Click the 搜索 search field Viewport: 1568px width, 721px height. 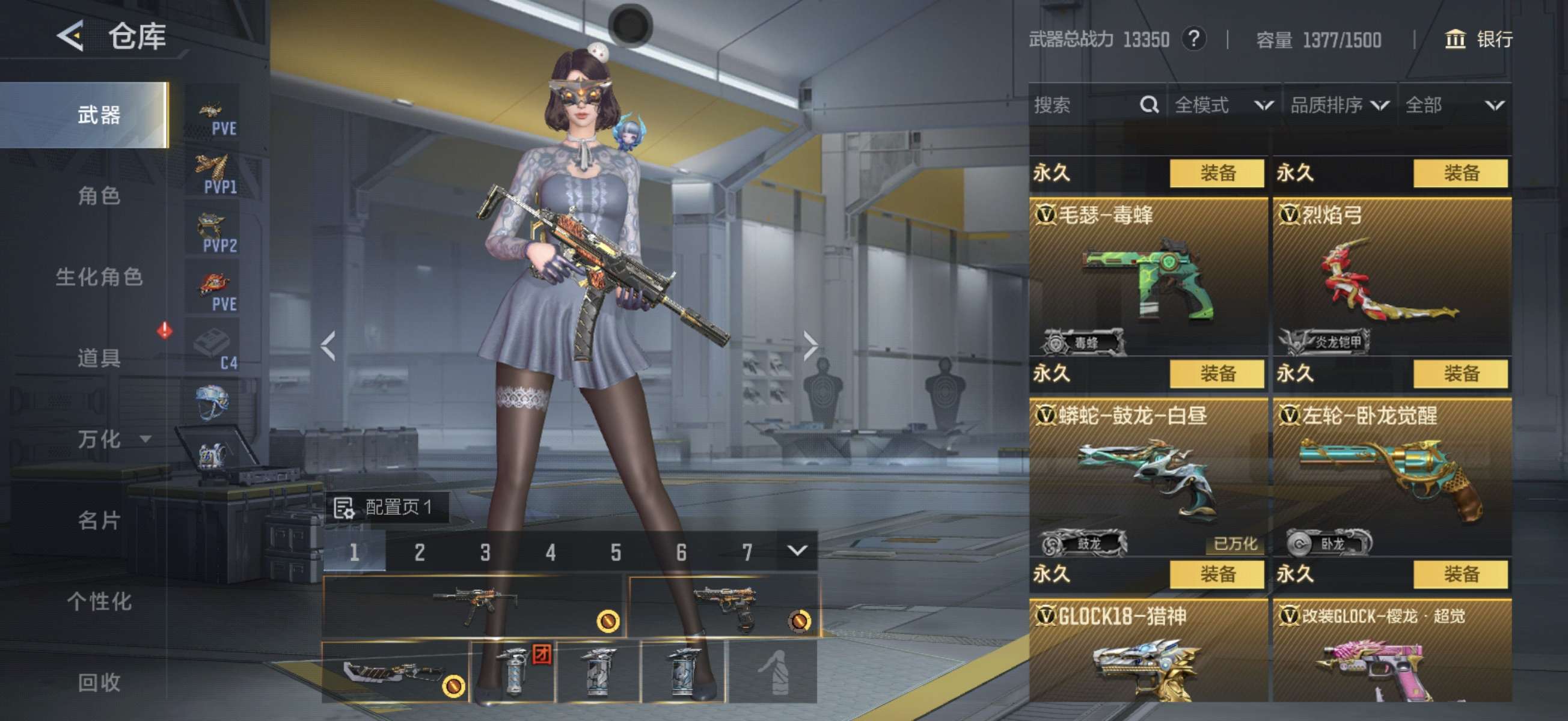click(x=1083, y=105)
